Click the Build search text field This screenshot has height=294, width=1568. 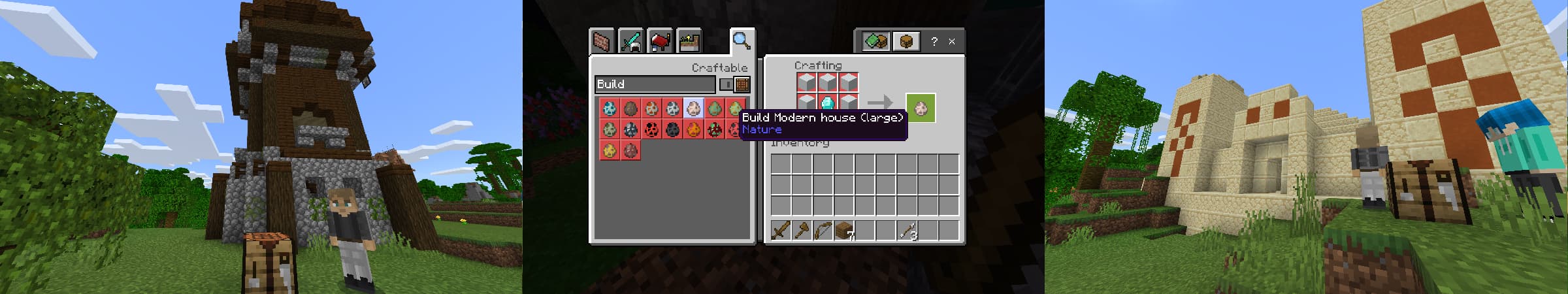pos(655,84)
